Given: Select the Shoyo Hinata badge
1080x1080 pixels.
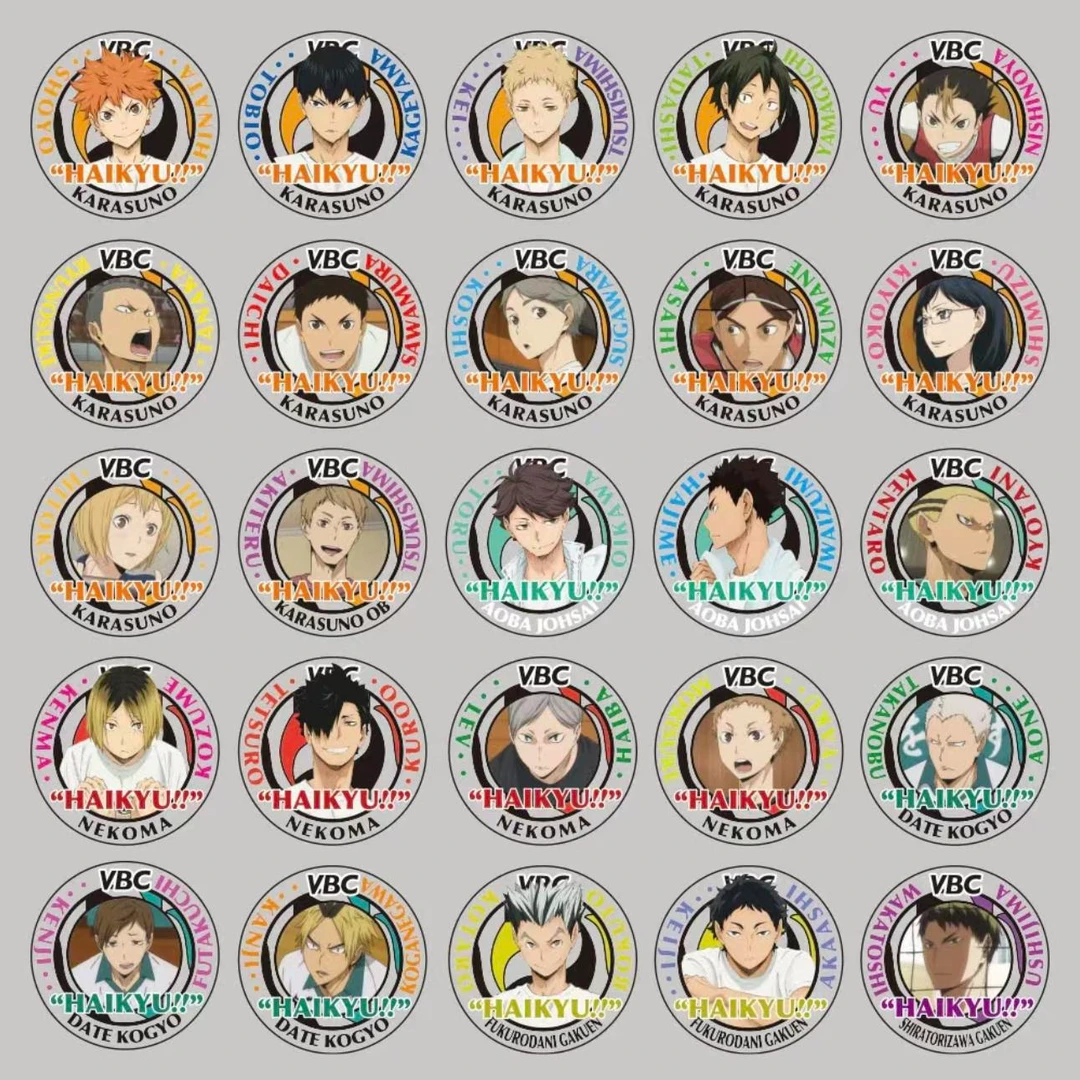Looking at the screenshot, I should [124, 124].
